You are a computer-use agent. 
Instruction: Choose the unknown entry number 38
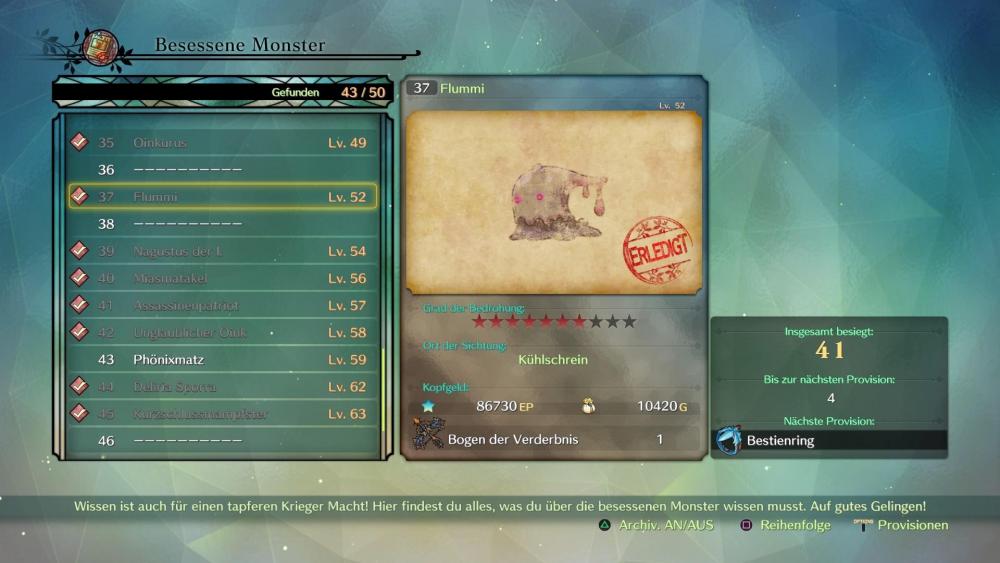[x=222, y=224]
